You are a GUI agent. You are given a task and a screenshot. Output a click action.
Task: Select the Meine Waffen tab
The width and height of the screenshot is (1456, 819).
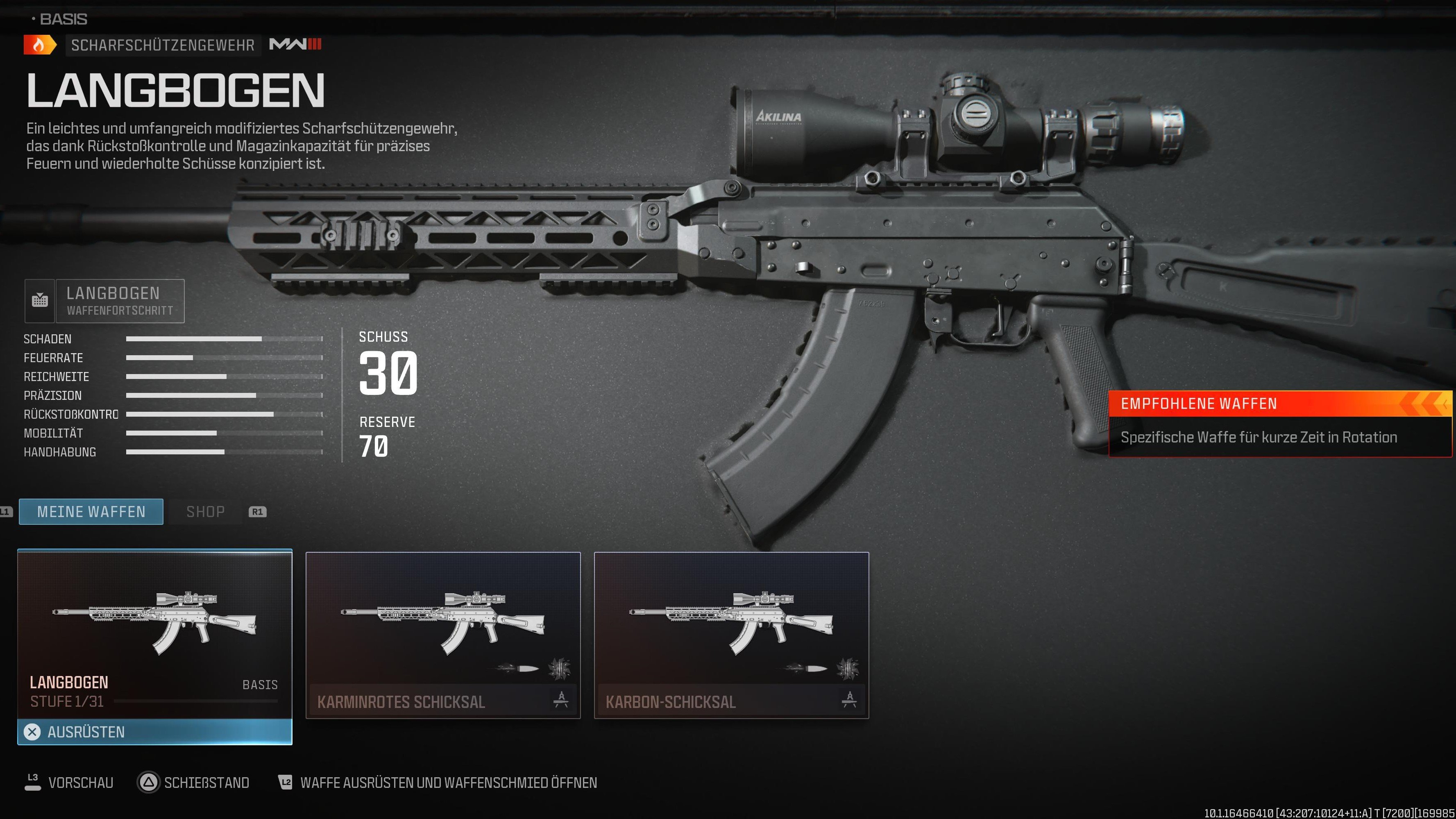91,512
